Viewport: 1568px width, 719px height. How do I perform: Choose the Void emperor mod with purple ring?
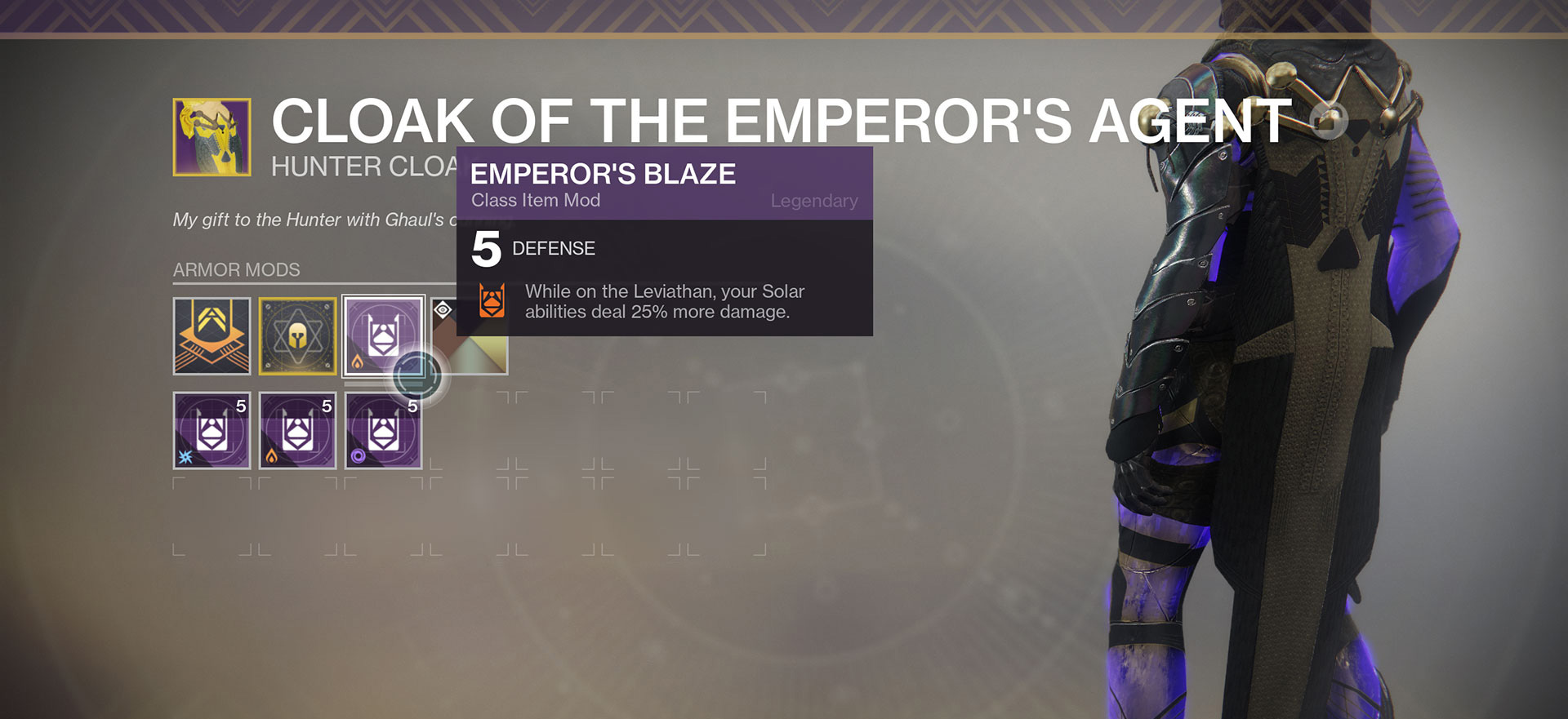[383, 430]
